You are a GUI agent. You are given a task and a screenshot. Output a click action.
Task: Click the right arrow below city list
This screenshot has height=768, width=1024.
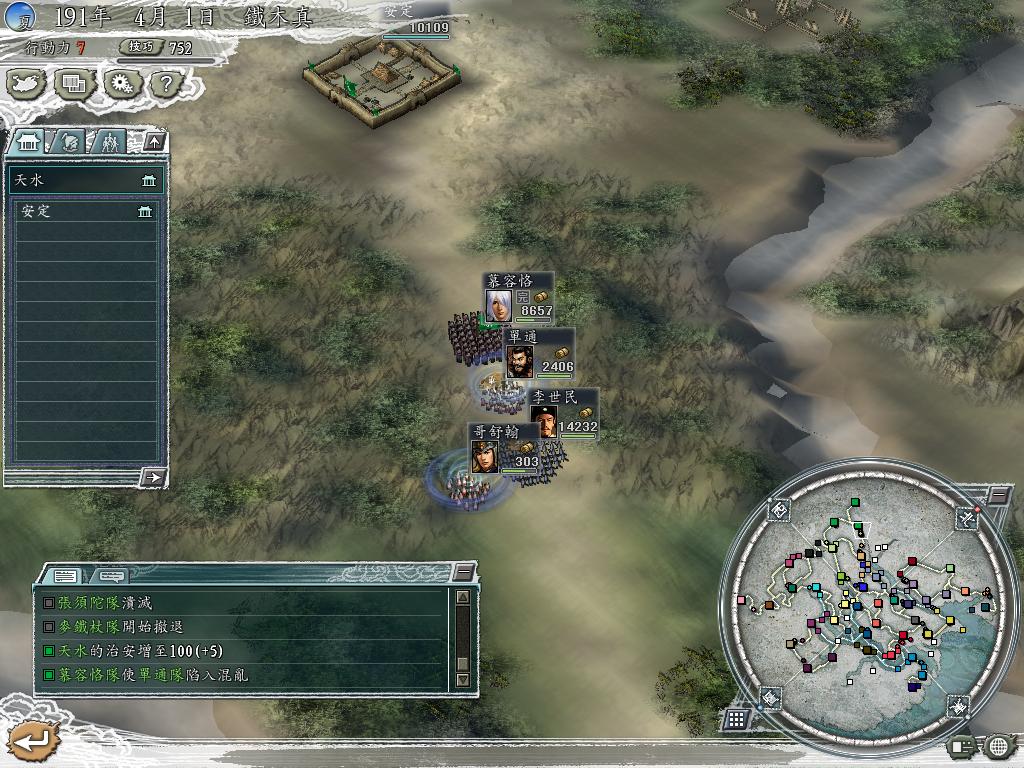point(152,477)
